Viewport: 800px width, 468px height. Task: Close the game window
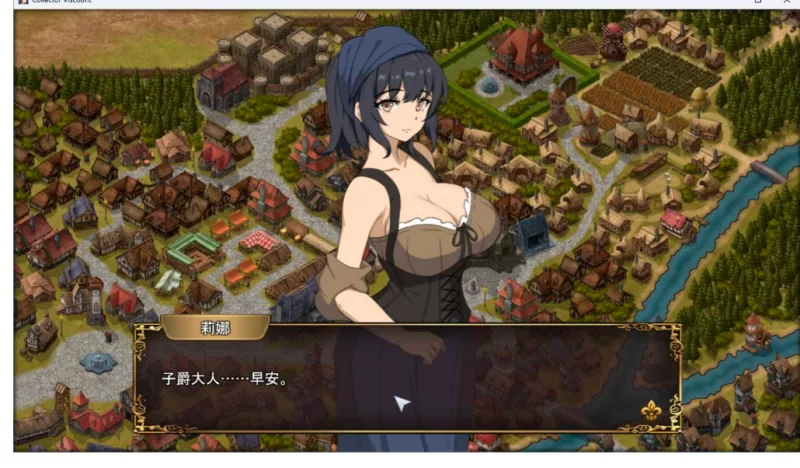786,3
